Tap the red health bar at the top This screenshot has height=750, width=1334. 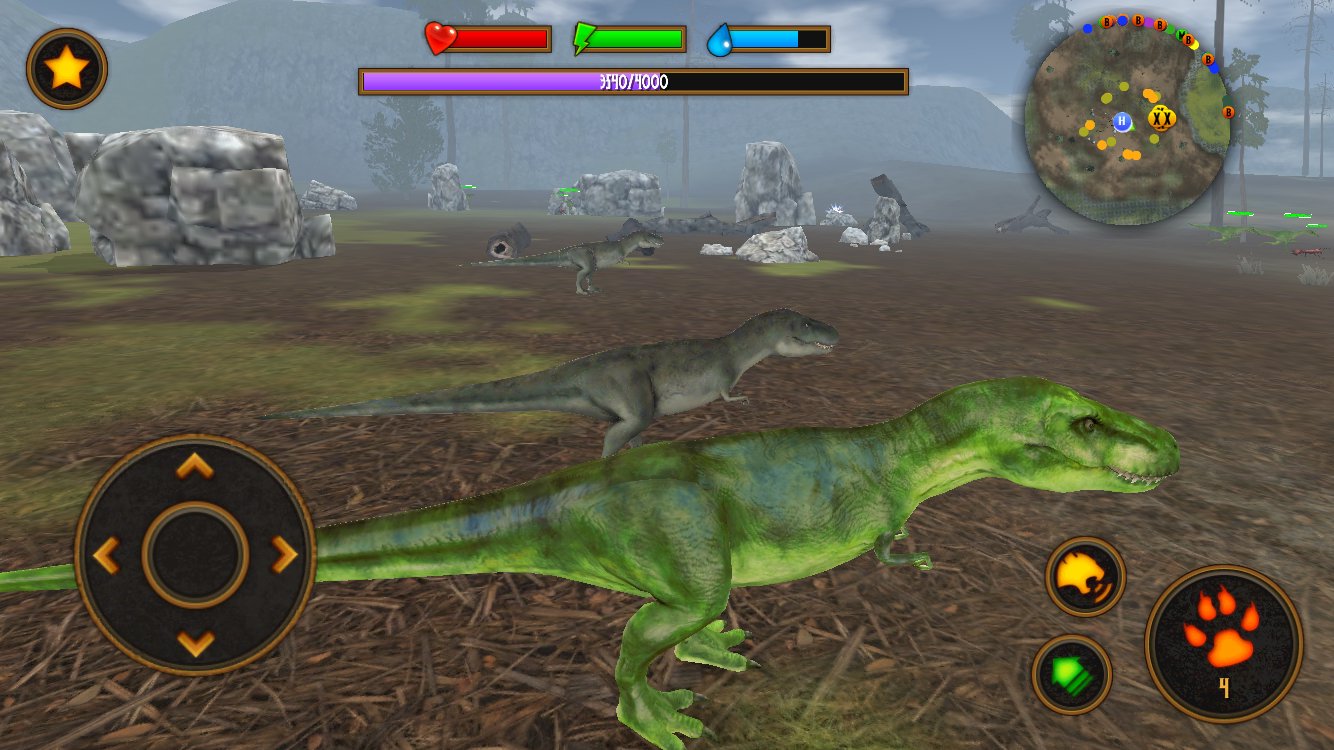[500, 39]
